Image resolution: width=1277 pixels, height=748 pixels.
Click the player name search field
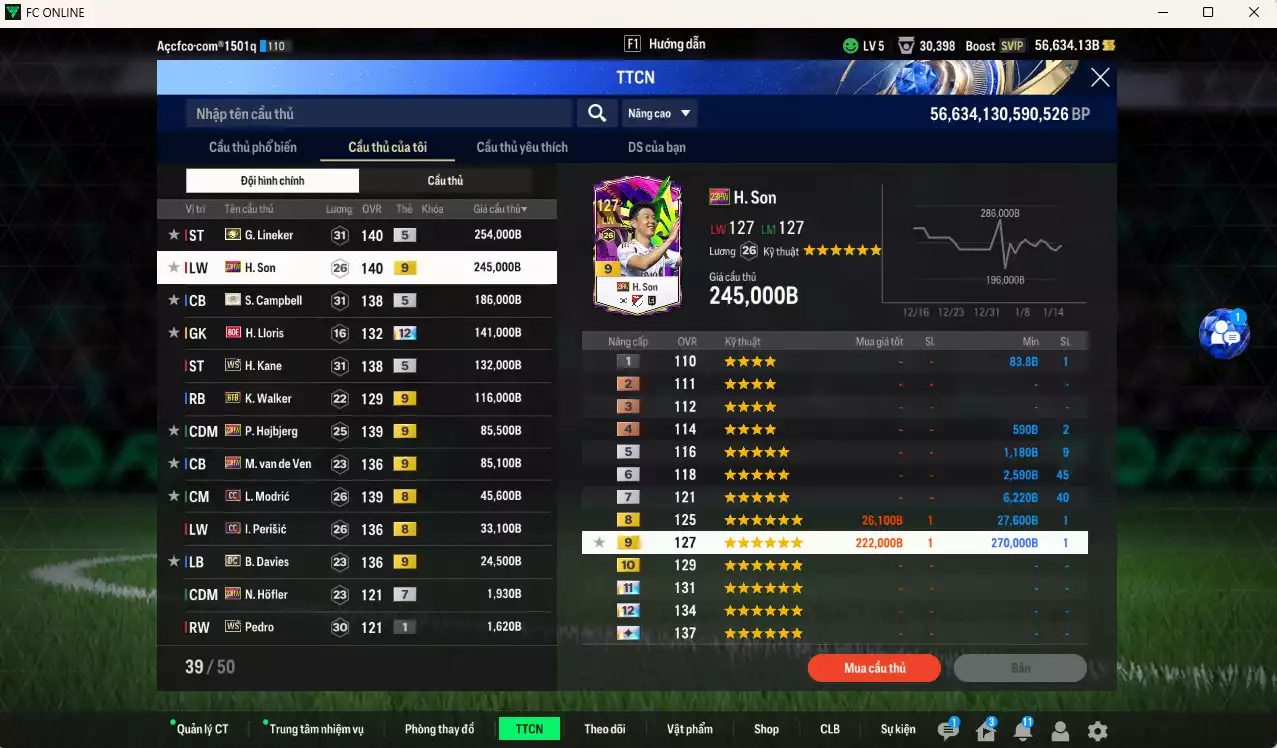378,114
